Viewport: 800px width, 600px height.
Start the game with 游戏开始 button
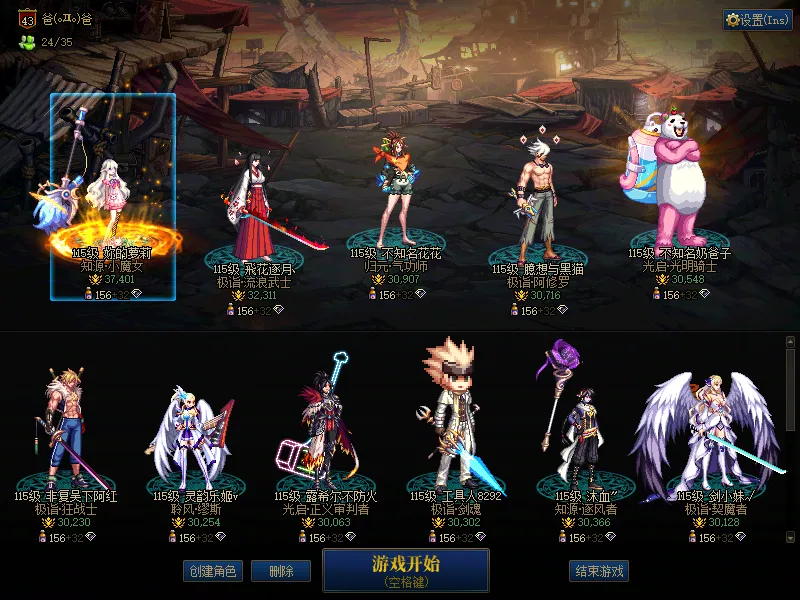pyautogui.click(x=405, y=570)
